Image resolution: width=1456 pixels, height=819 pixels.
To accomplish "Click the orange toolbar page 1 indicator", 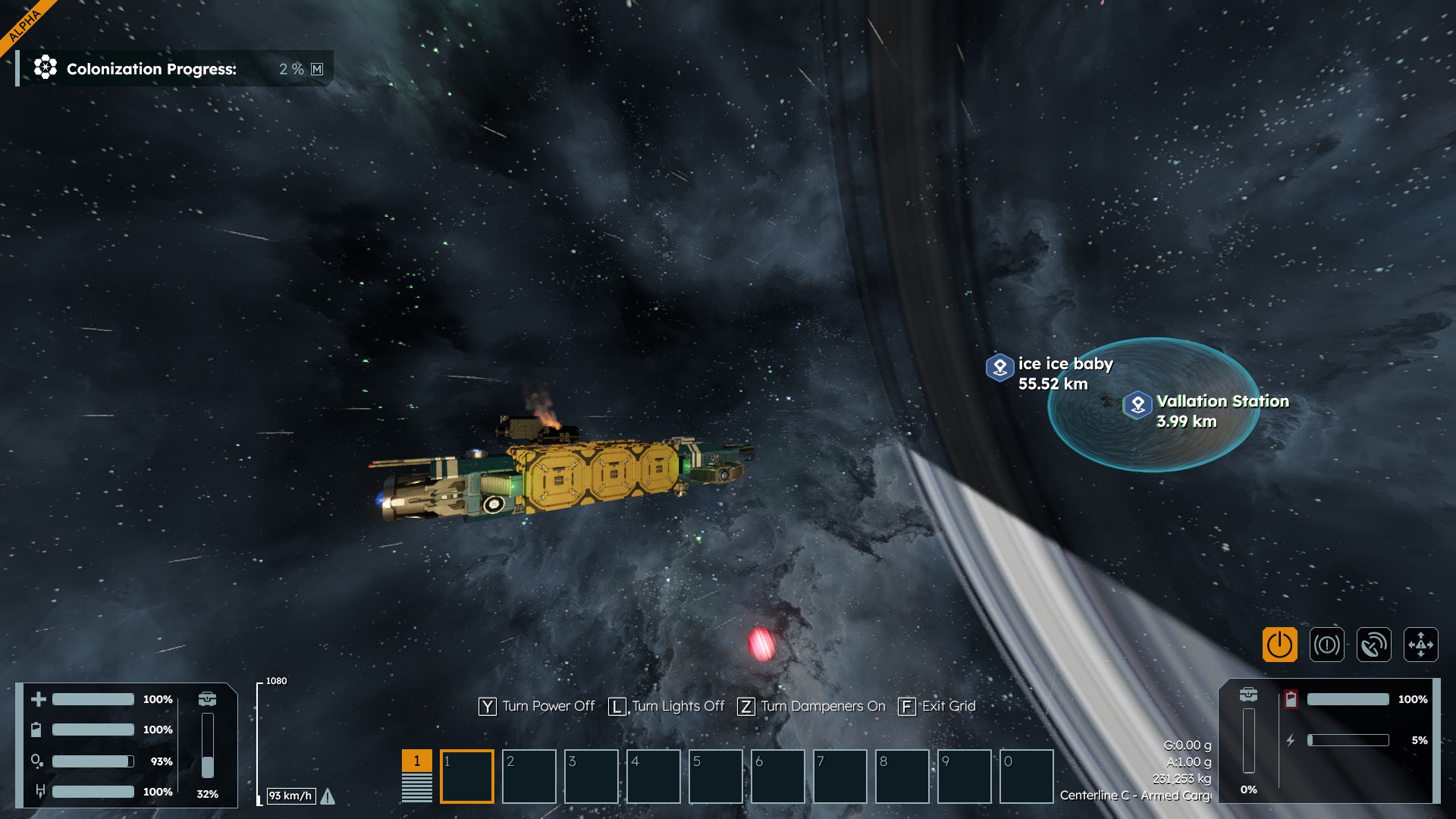I will tap(416, 761).
